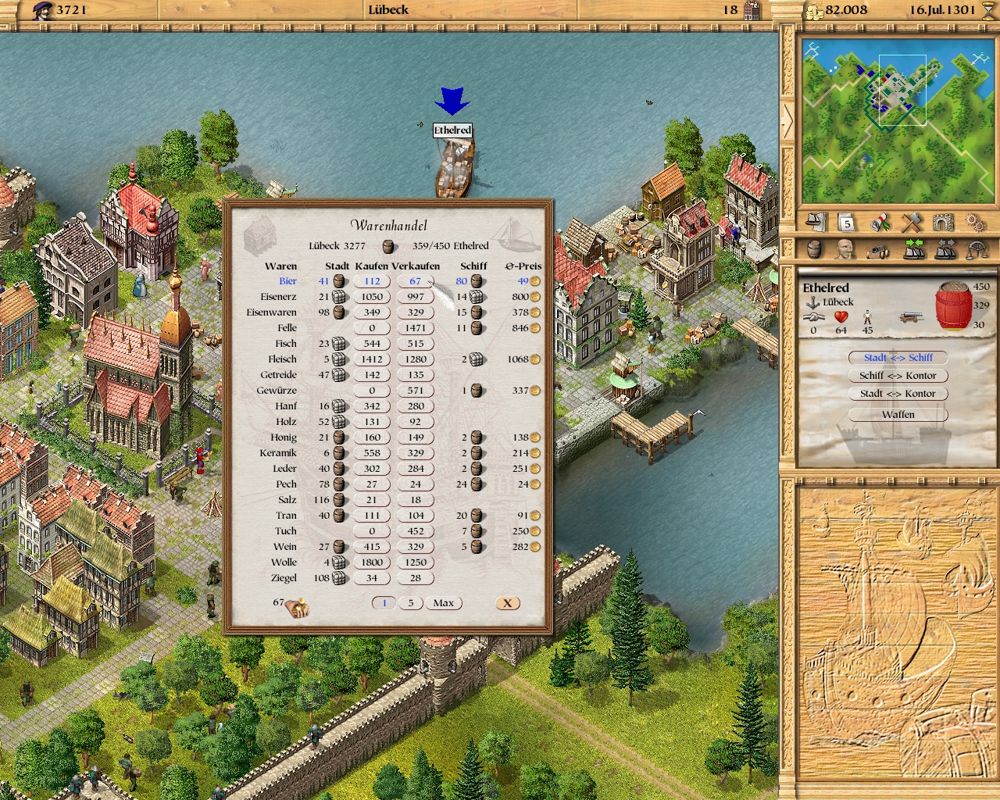Image resolution: width=1000 pixels, height=800 pixels.
Task: Open the crossed hammers build icon
Action: tap(911, 222)
